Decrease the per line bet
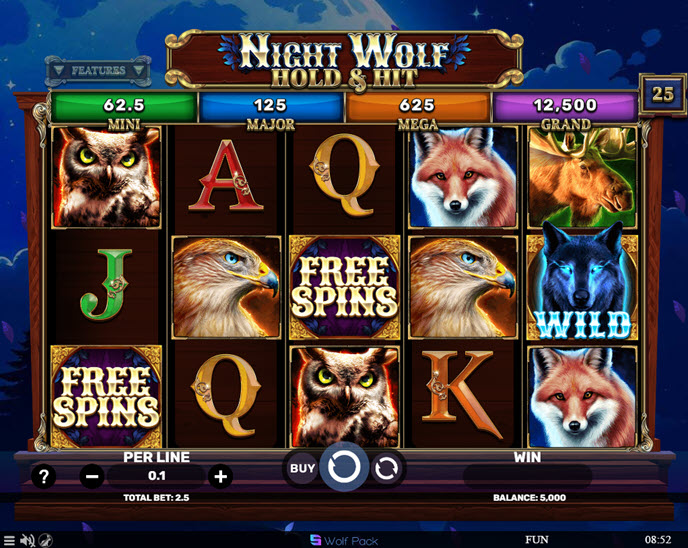 coord(92,477)
